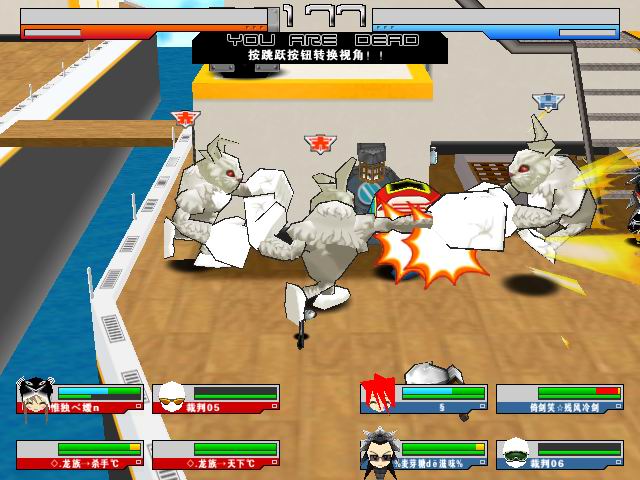Click the red-haired § player panel
This screenshot has height=480, width=640.
point(424,399)
